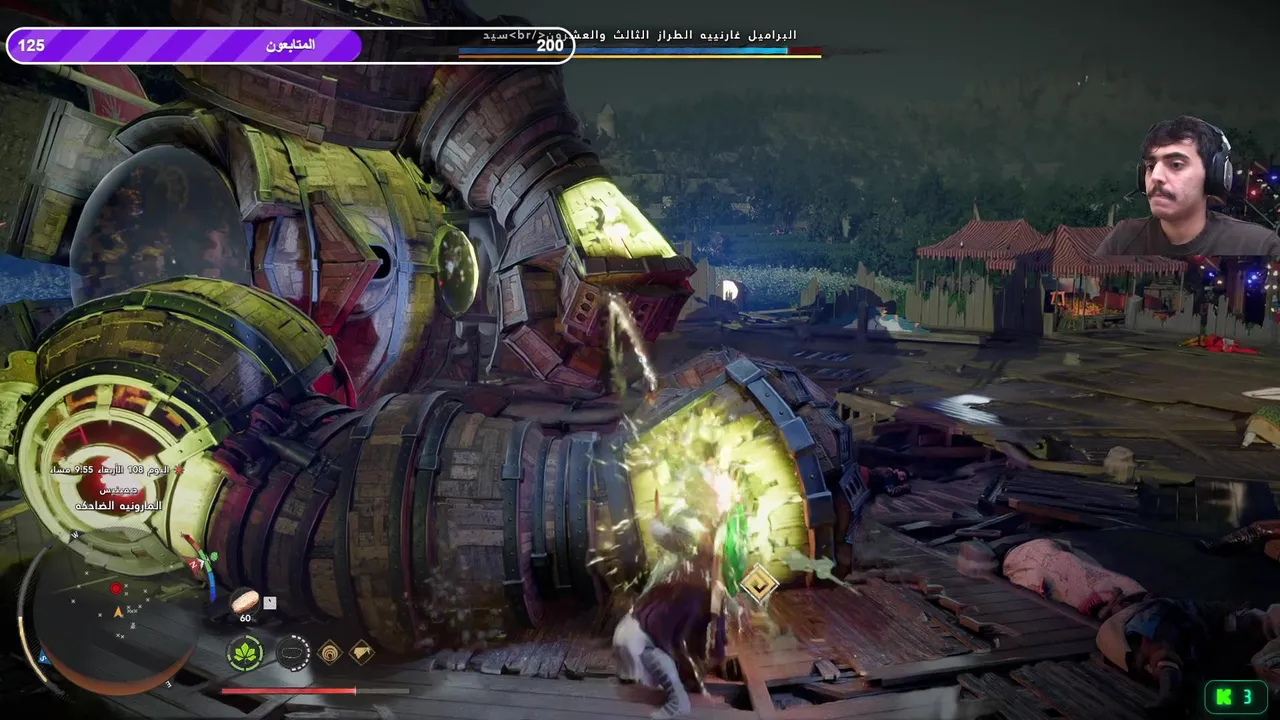The height and width of the screenshot is (720, 1280).
Task: Select the dashed-ring empty ability slot
Action: pyautogui.click(x=292, y=653)
